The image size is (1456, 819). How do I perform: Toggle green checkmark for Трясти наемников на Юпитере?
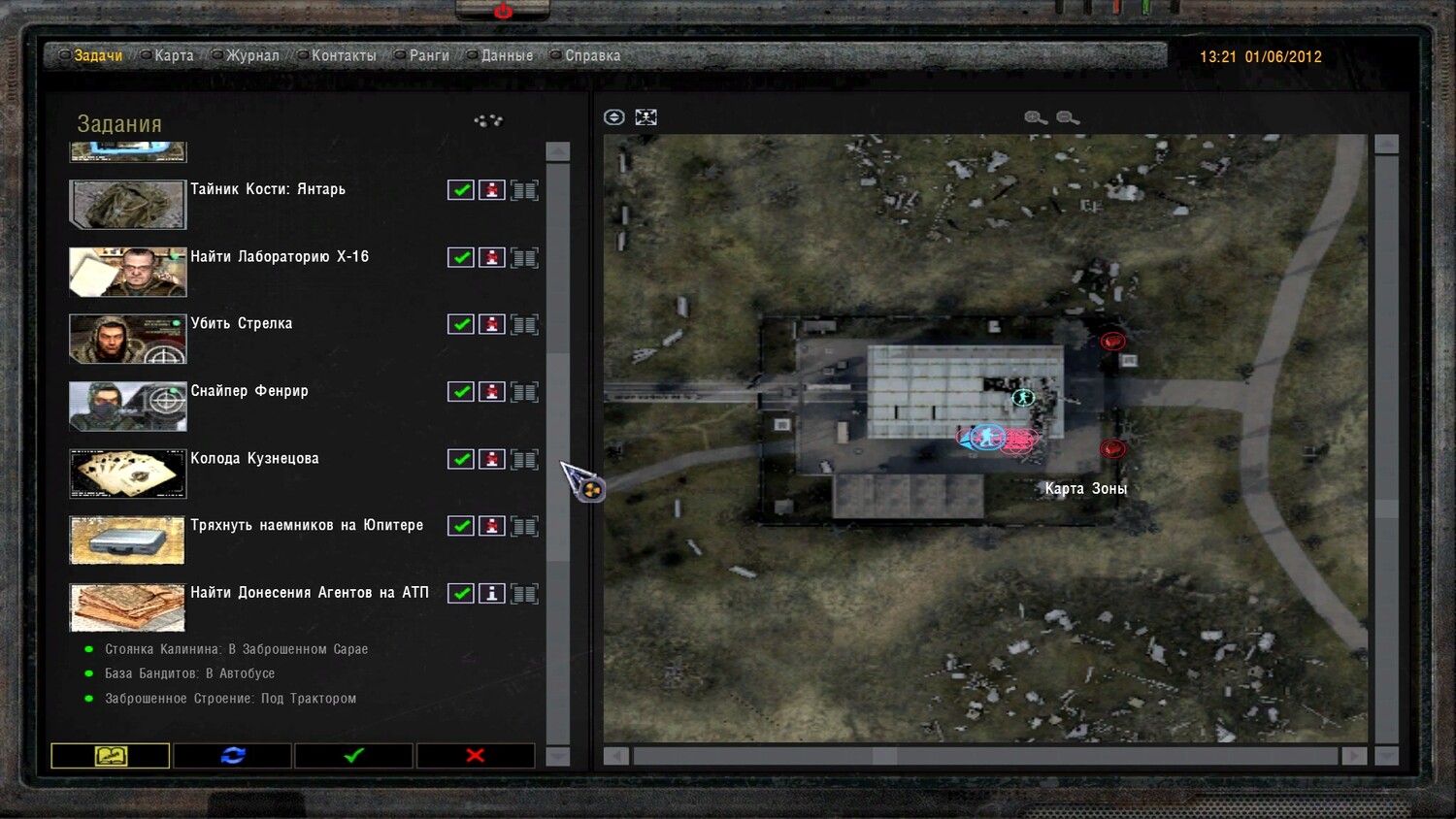461,526
